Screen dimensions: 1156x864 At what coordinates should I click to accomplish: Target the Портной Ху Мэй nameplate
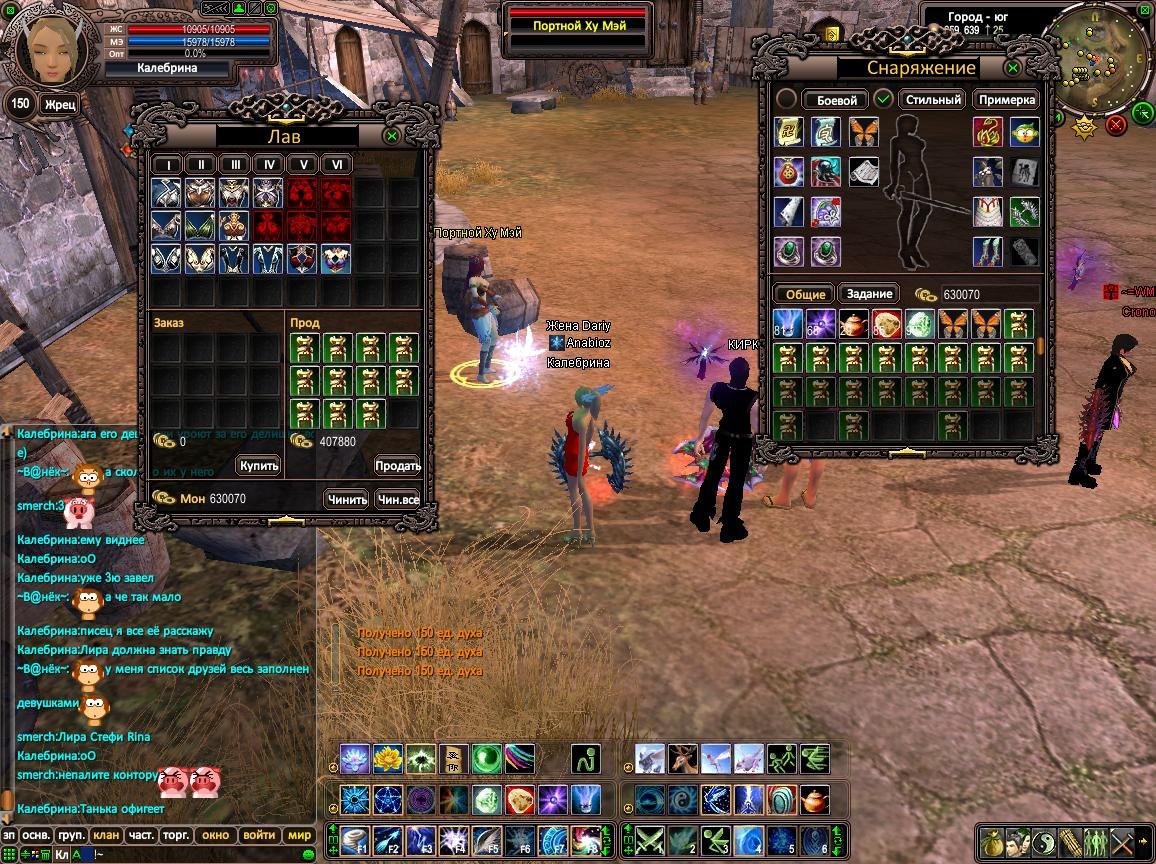[579, 25]
